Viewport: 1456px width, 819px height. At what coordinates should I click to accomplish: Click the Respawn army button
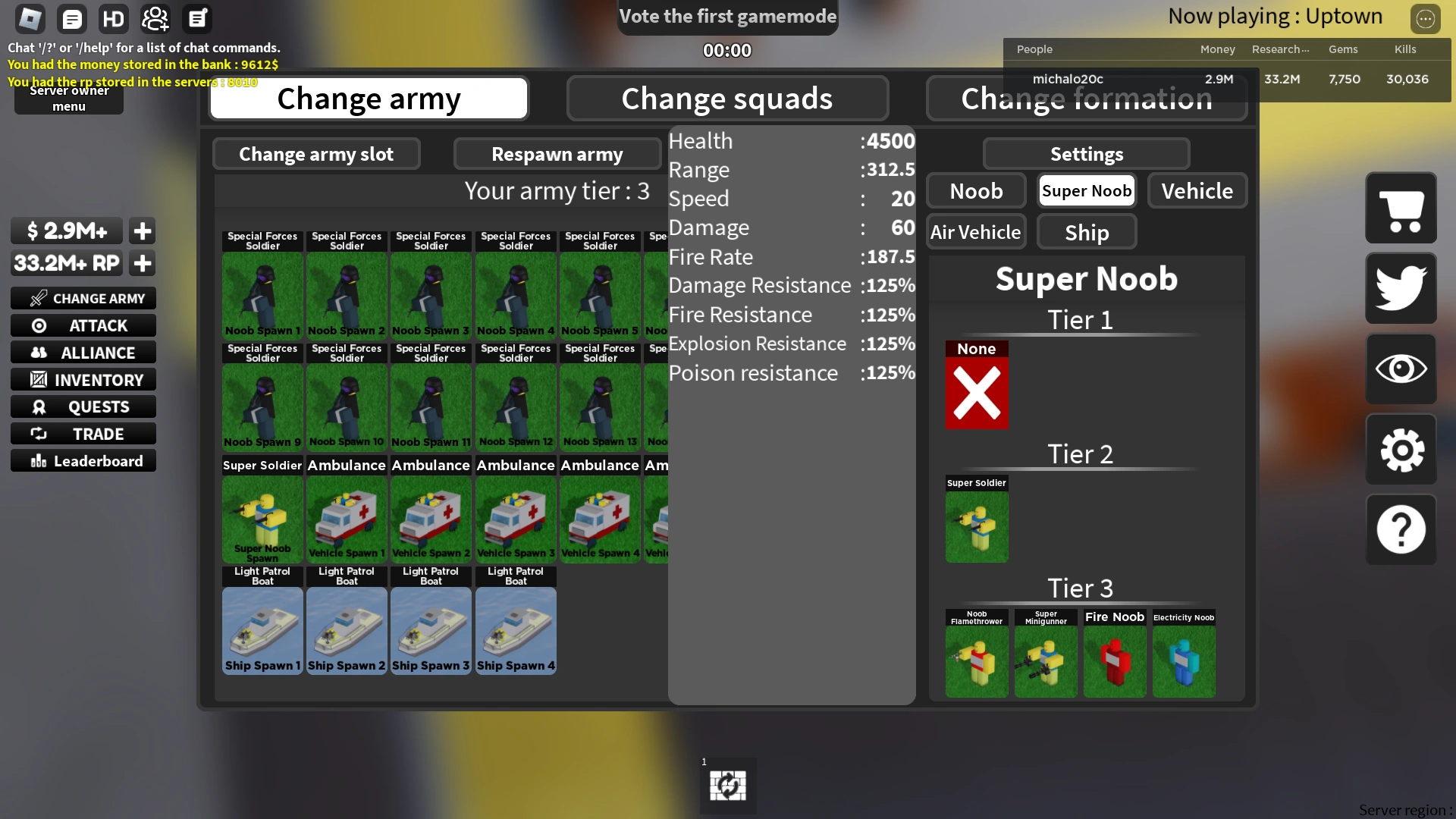pos(557,154)
